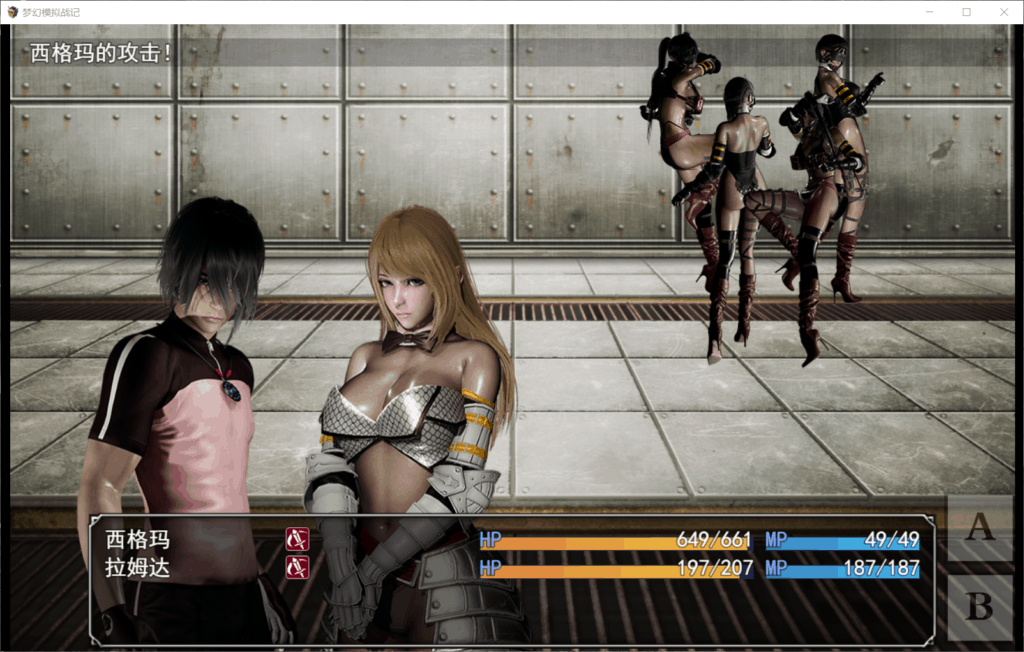Maximize the game window
This screenshot has height=652, width=1024.
(966, 12)
